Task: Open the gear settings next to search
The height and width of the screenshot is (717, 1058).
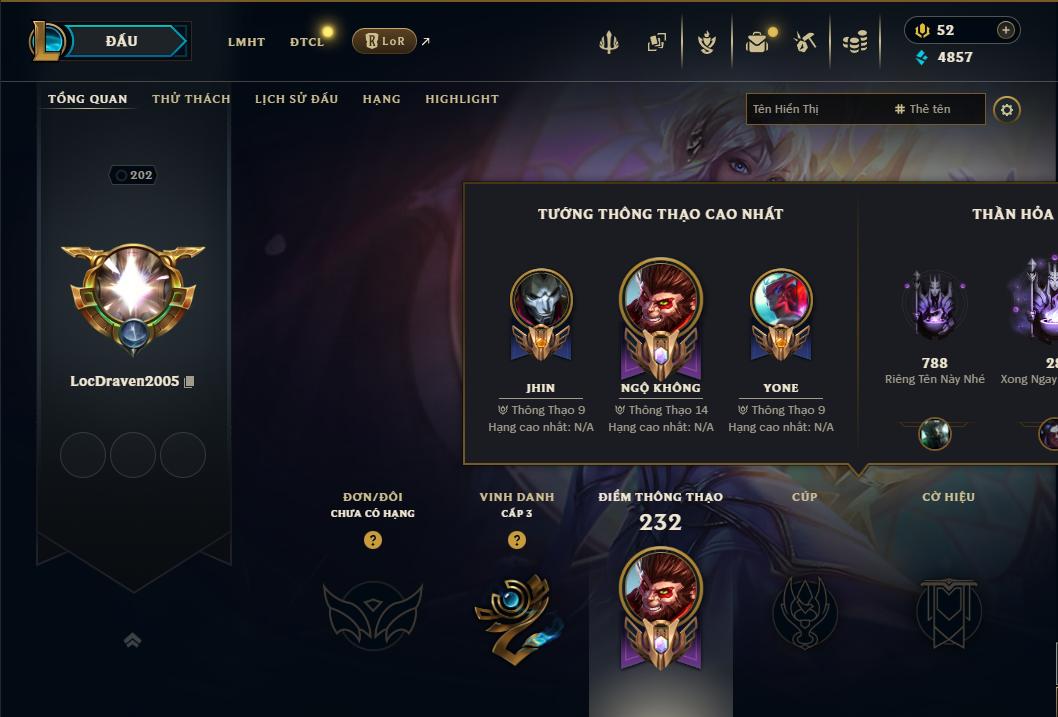Action: [1007, 109]
